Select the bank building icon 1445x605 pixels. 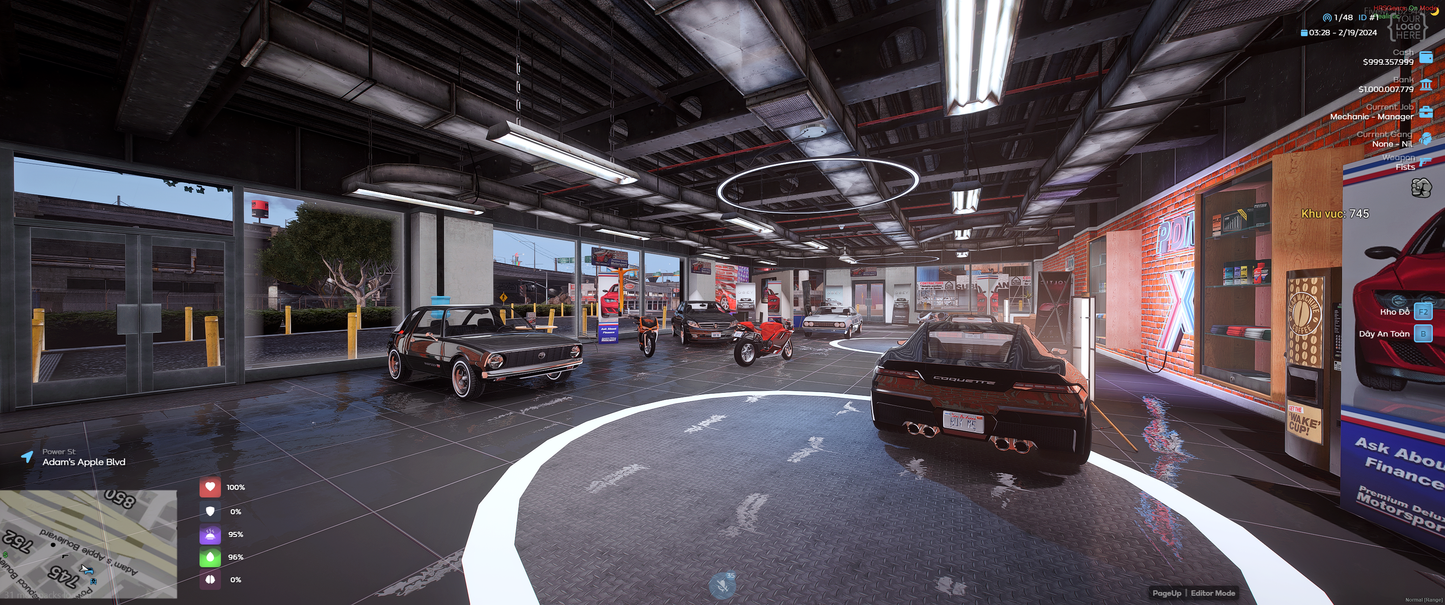pos(1425,84)
